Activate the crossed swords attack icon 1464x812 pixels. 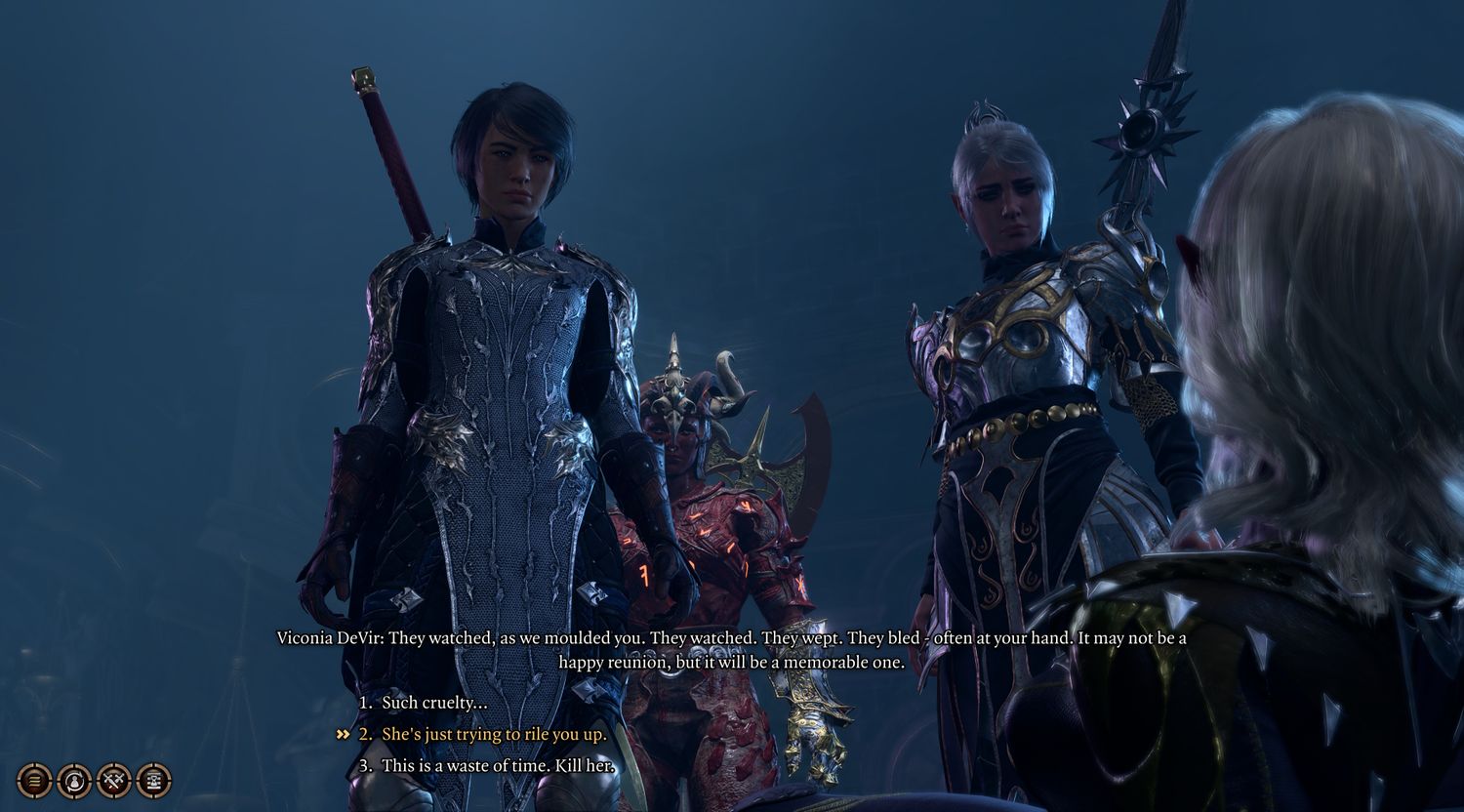click(x=114, y=781)
